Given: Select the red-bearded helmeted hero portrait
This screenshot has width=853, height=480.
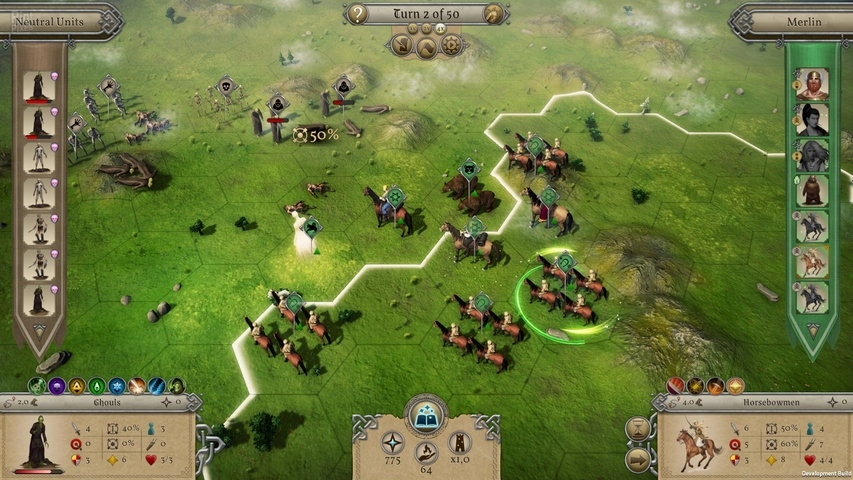Looking at the screenshot, I should [x=812, y=85].
